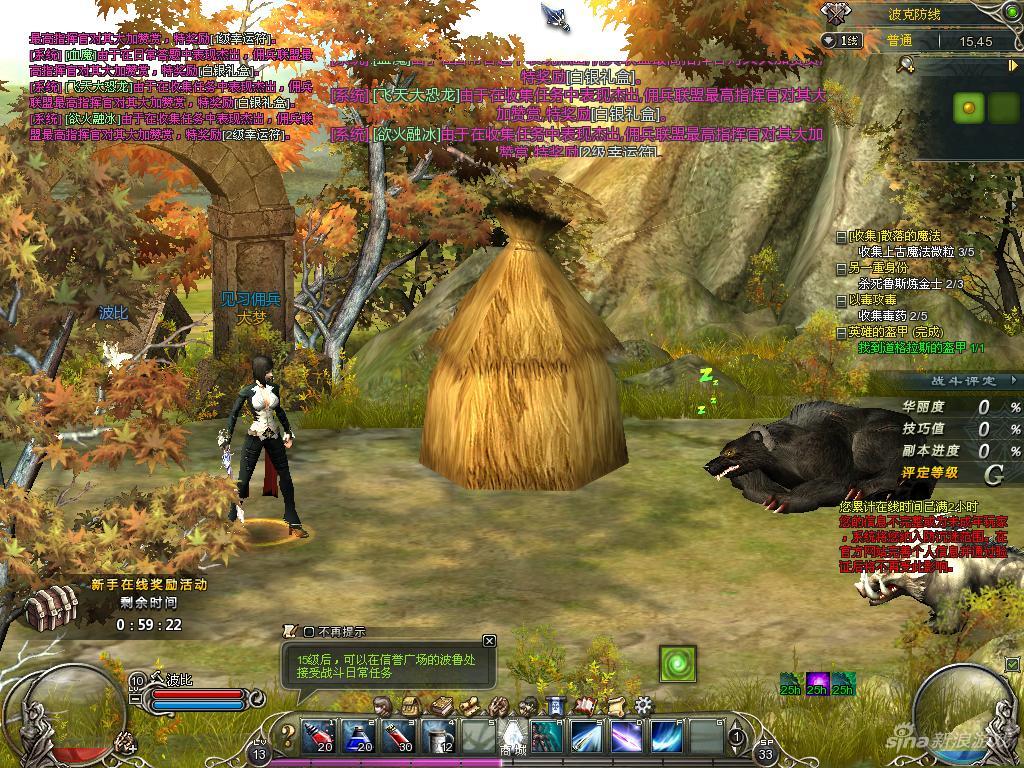Use the red potion in hotbar slot 1
Screen dimensions: 1024x768
click(x=317, y=738)
